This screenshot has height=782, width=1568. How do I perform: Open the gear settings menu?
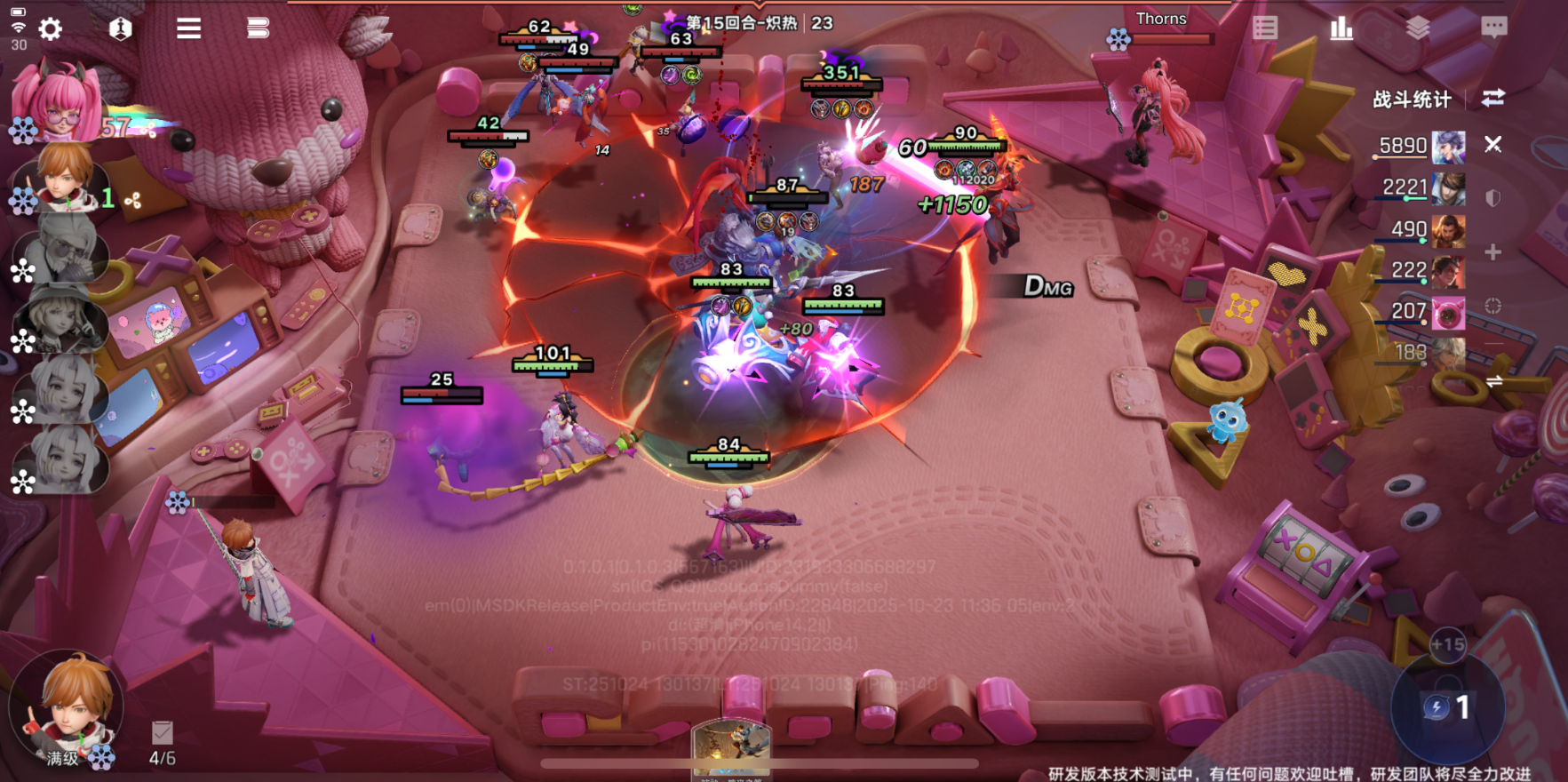click(x=51, y=29)
